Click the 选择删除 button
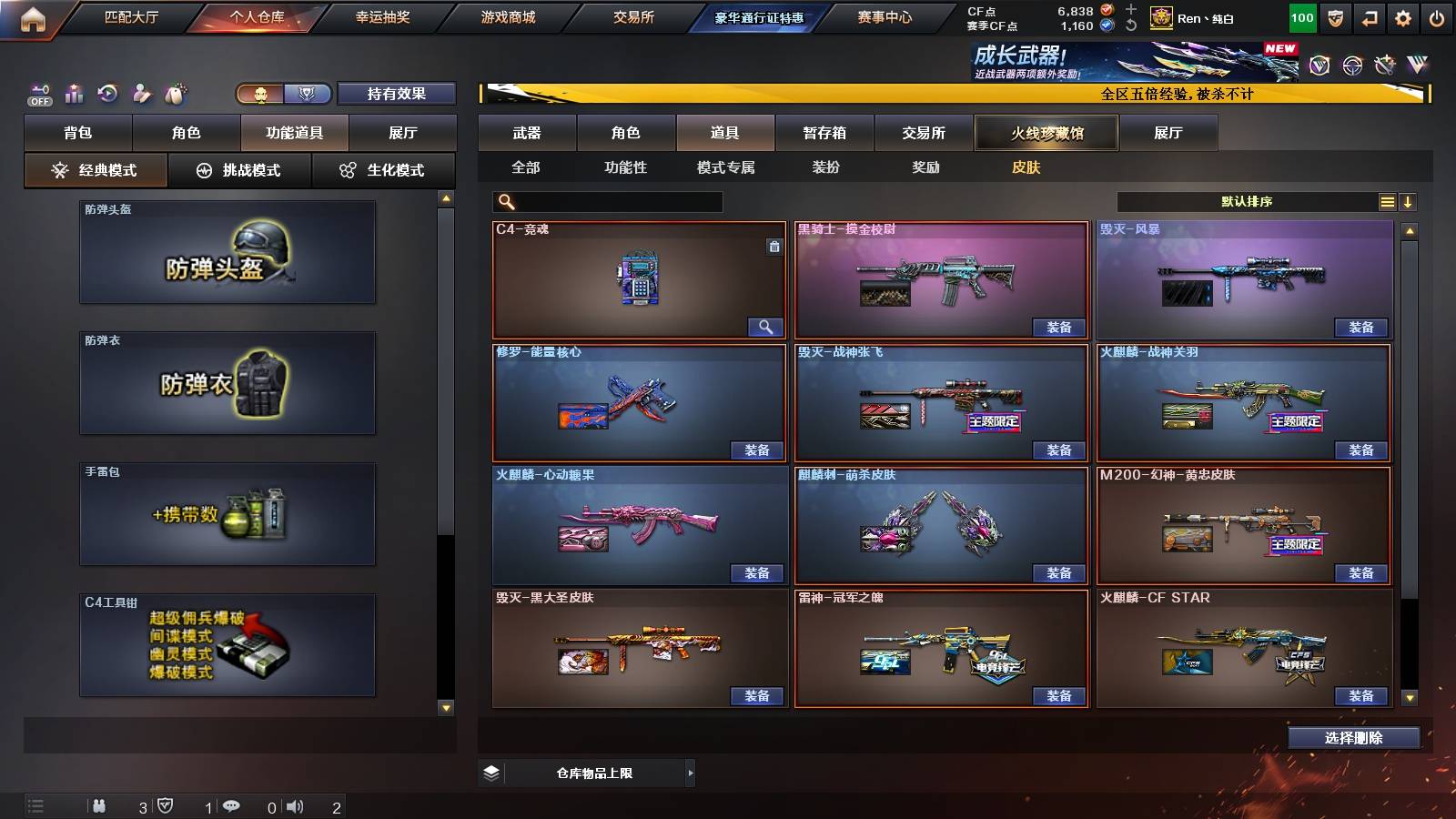Viewport: 1456px width, 819px height. [1352, 737]
